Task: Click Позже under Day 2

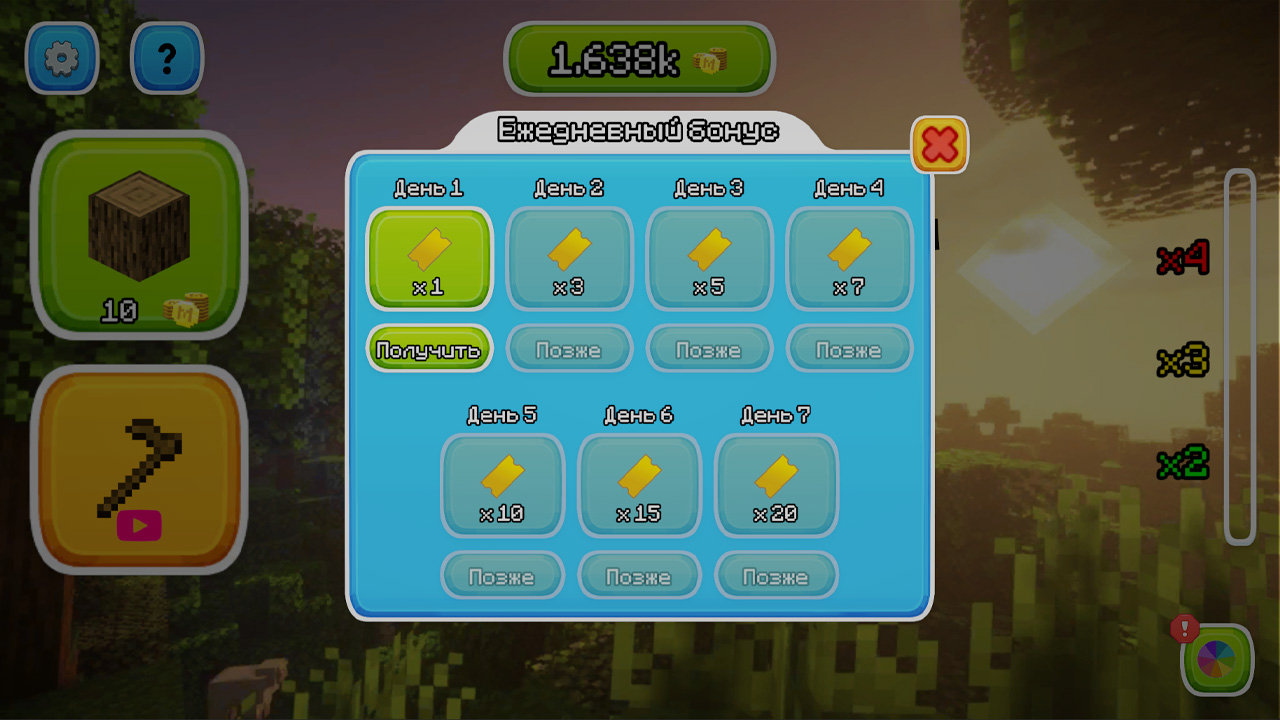Action: (x=569, y=349)
